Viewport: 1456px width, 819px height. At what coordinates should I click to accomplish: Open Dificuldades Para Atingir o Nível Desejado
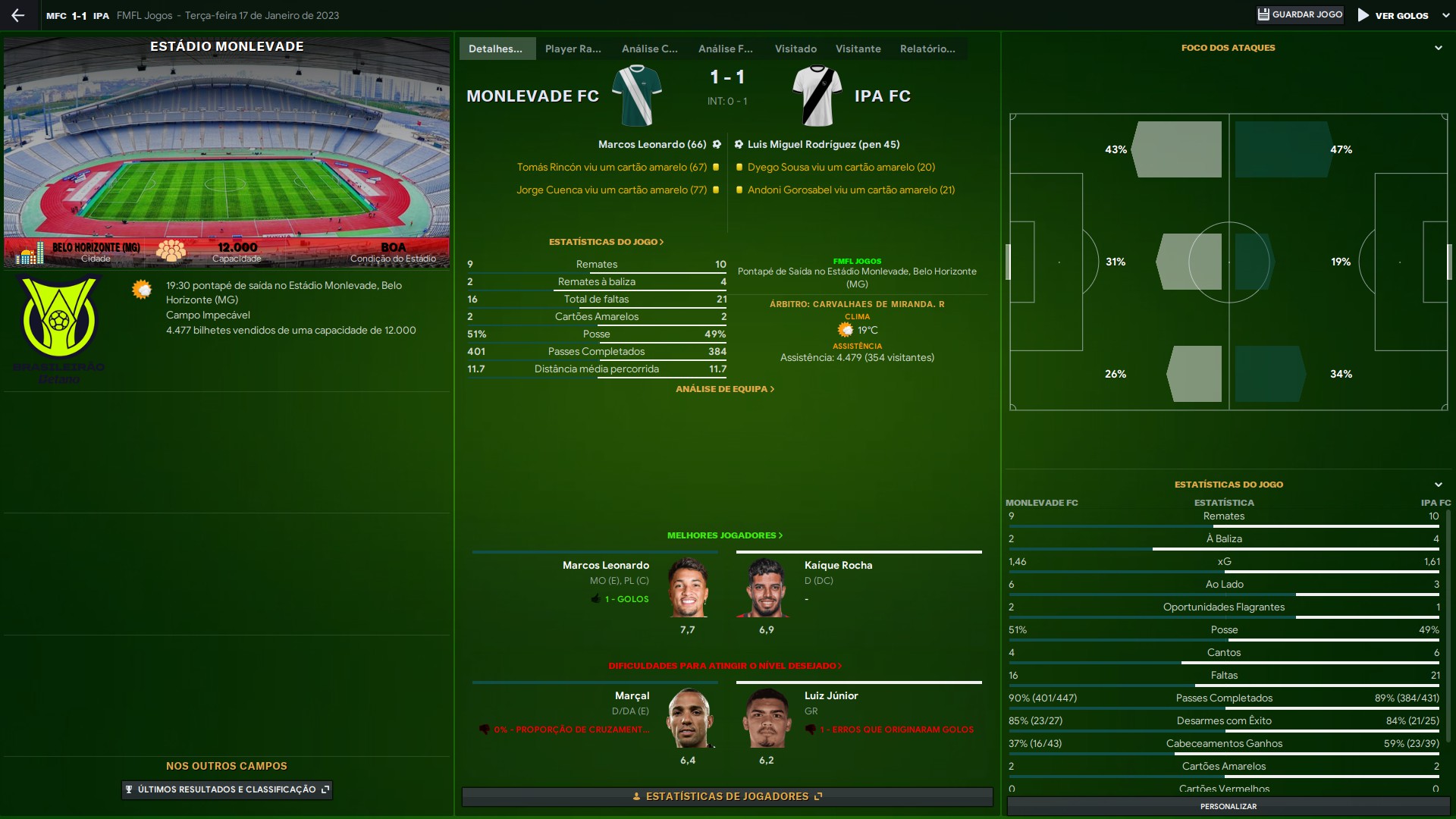point(724,666)
